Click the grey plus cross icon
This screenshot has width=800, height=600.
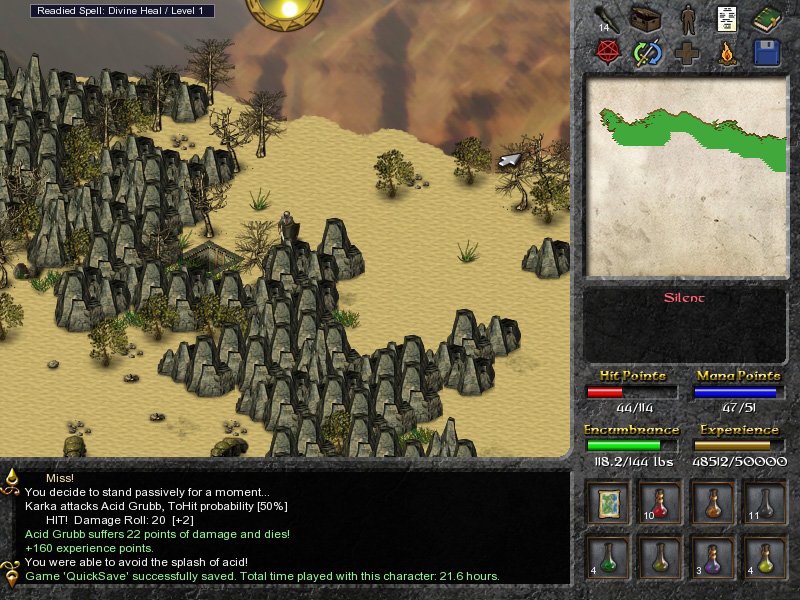(x=688, y=52)
